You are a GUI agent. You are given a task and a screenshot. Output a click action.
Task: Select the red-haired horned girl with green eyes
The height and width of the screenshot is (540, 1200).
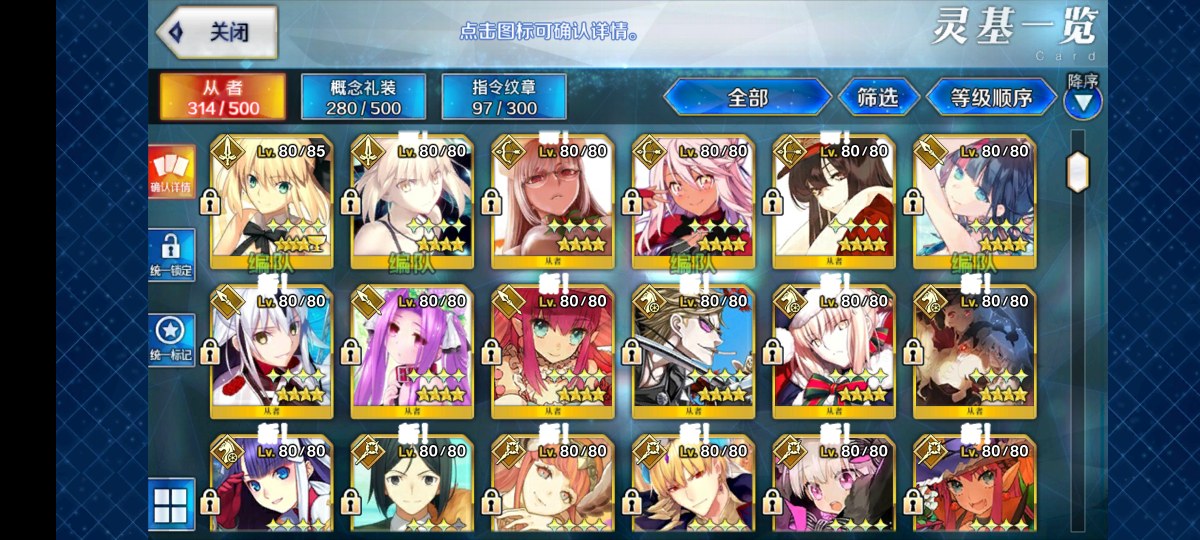[553, 350]
